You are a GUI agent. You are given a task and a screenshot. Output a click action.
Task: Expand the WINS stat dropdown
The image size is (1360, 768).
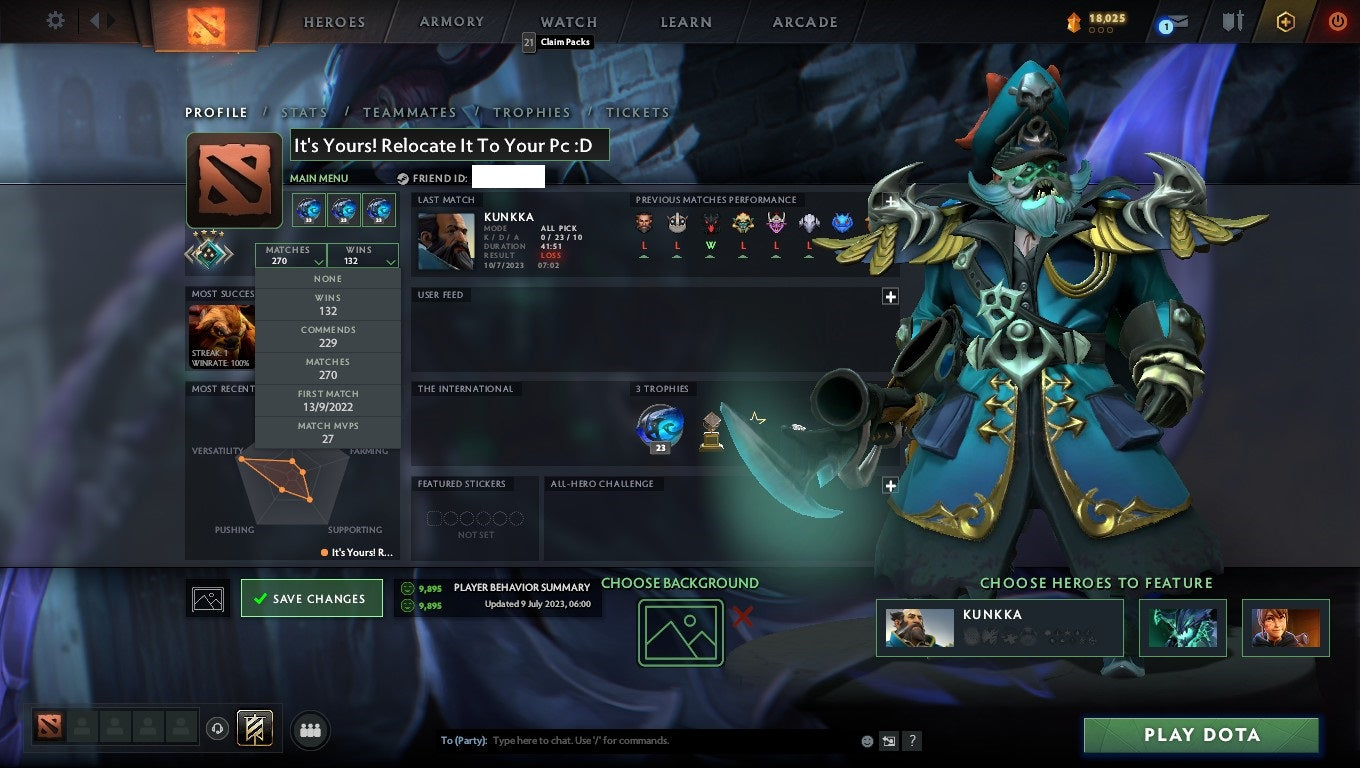(362, 256)
